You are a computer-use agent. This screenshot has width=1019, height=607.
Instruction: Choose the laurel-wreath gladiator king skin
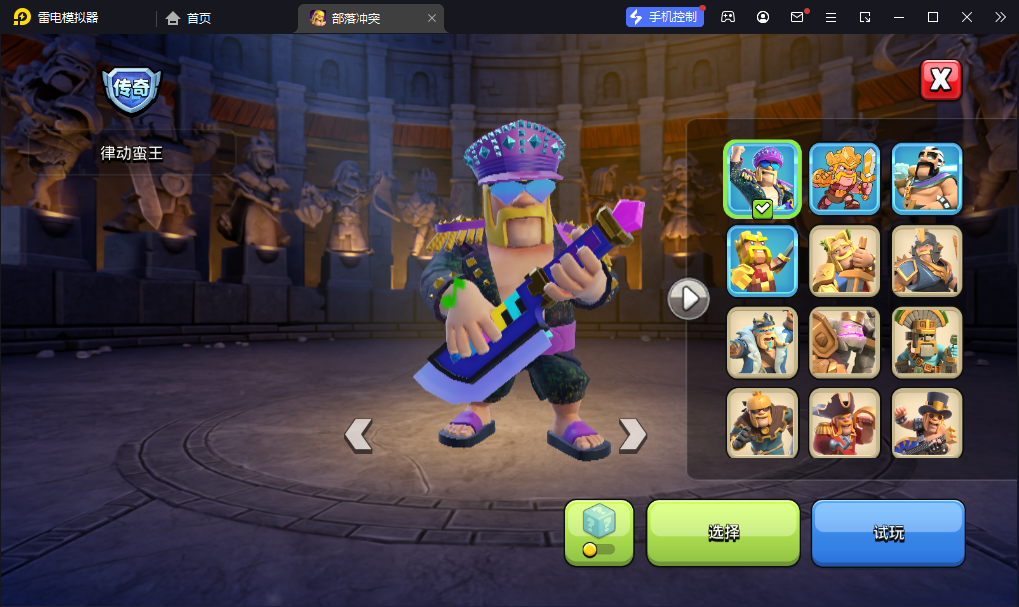pos(845,261)
